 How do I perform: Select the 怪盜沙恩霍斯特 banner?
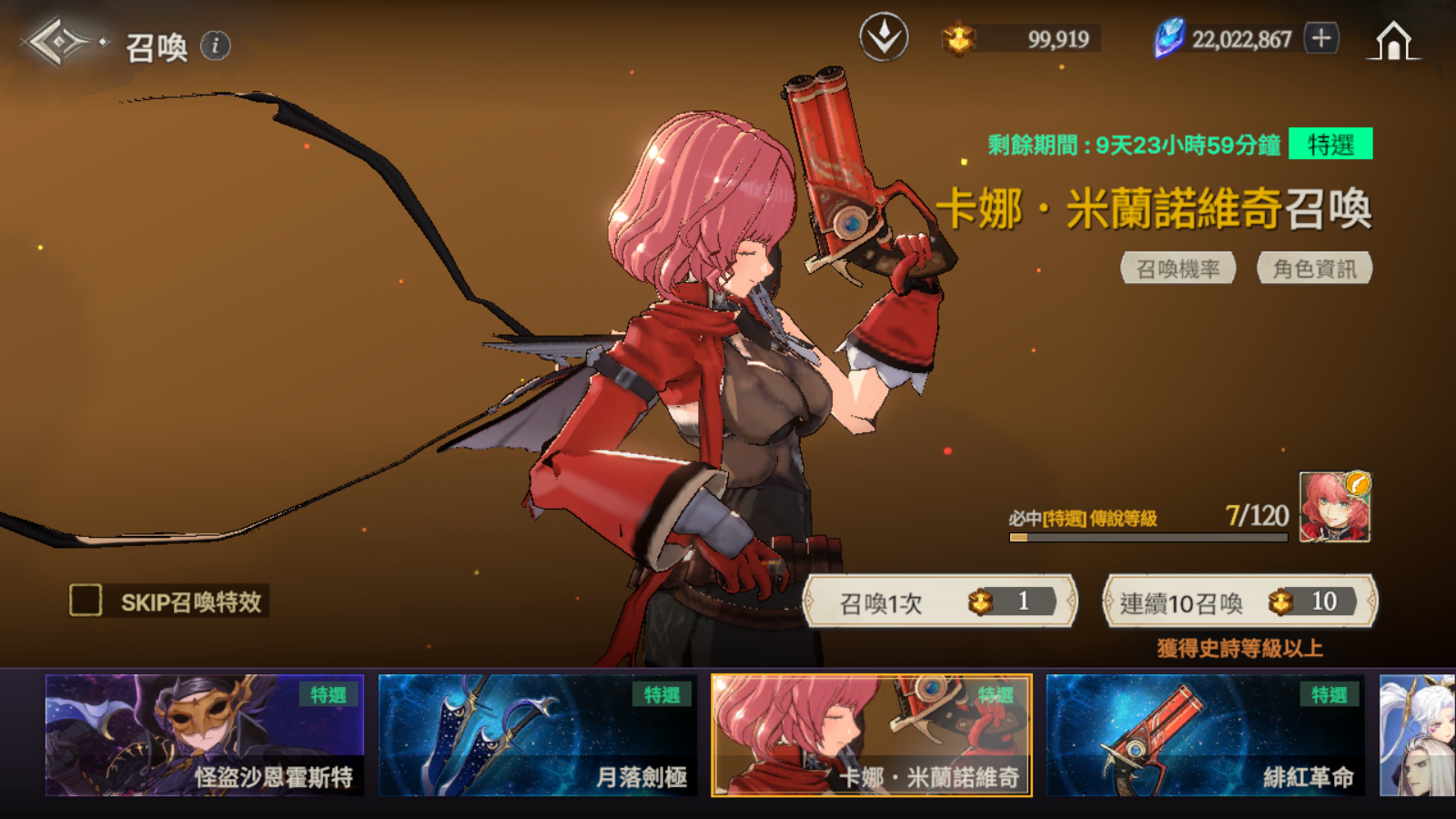[205, 735]
